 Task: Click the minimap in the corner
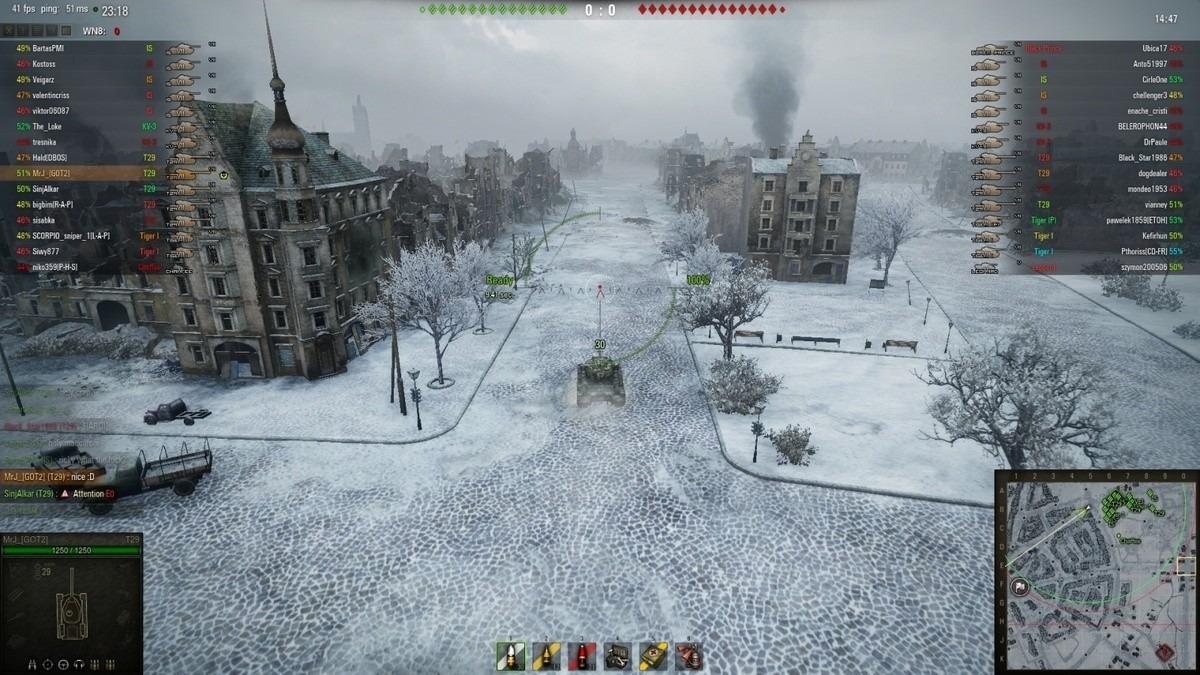click(x=1097, y=571)
